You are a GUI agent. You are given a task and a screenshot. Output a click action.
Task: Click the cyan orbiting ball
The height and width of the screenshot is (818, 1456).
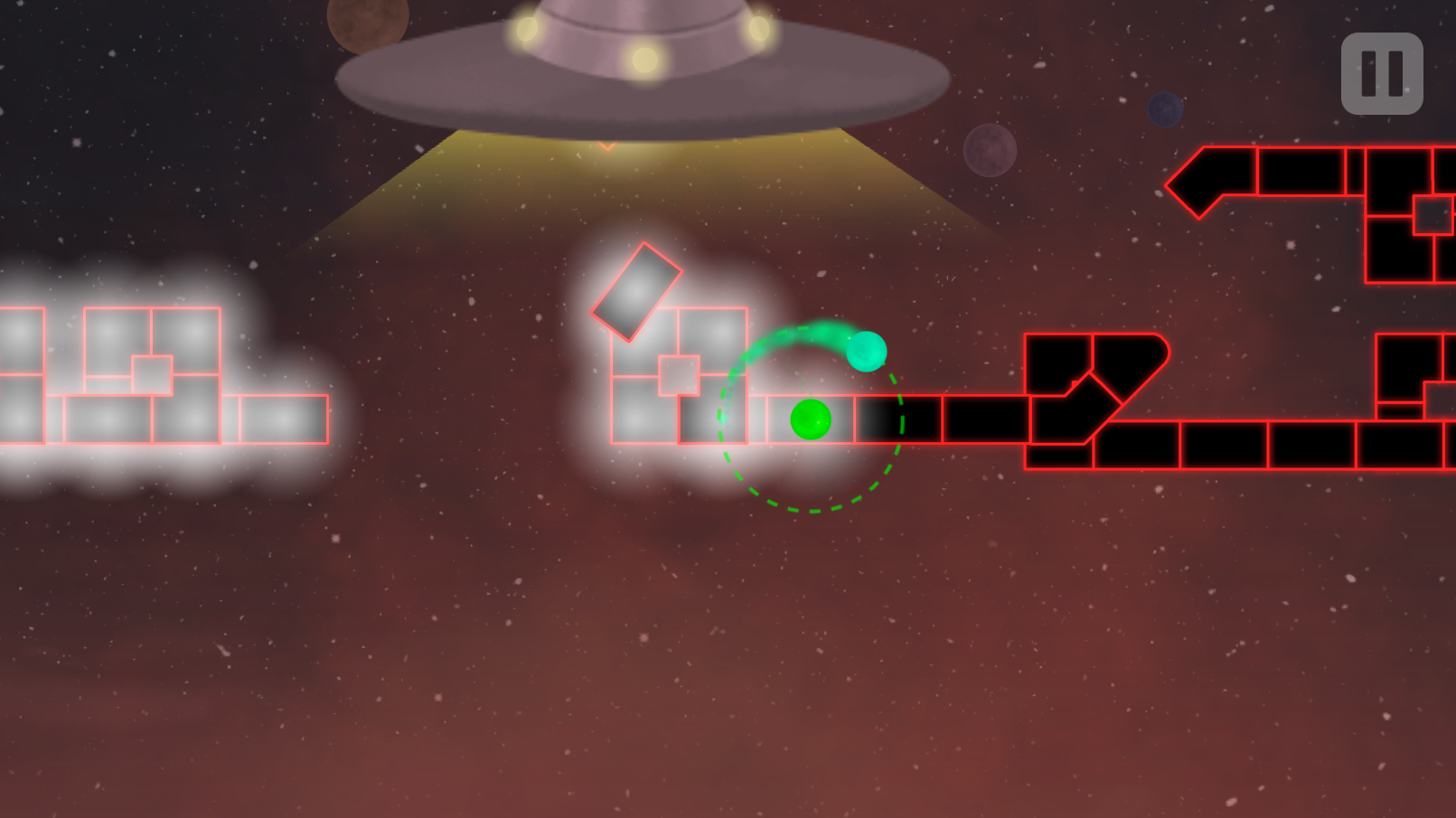point(867,353)
